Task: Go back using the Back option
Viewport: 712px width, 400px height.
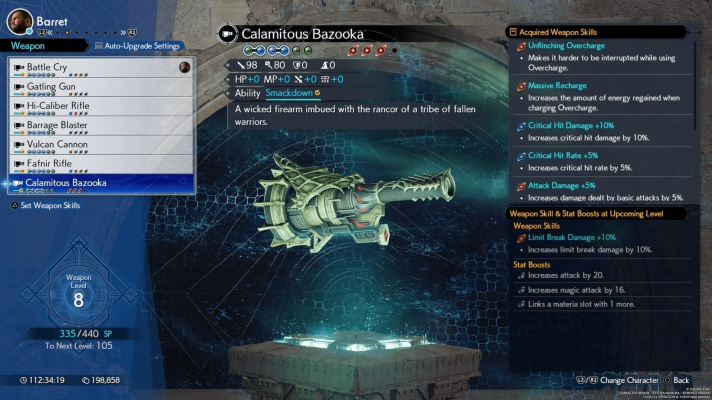Action: pos(676,381)
